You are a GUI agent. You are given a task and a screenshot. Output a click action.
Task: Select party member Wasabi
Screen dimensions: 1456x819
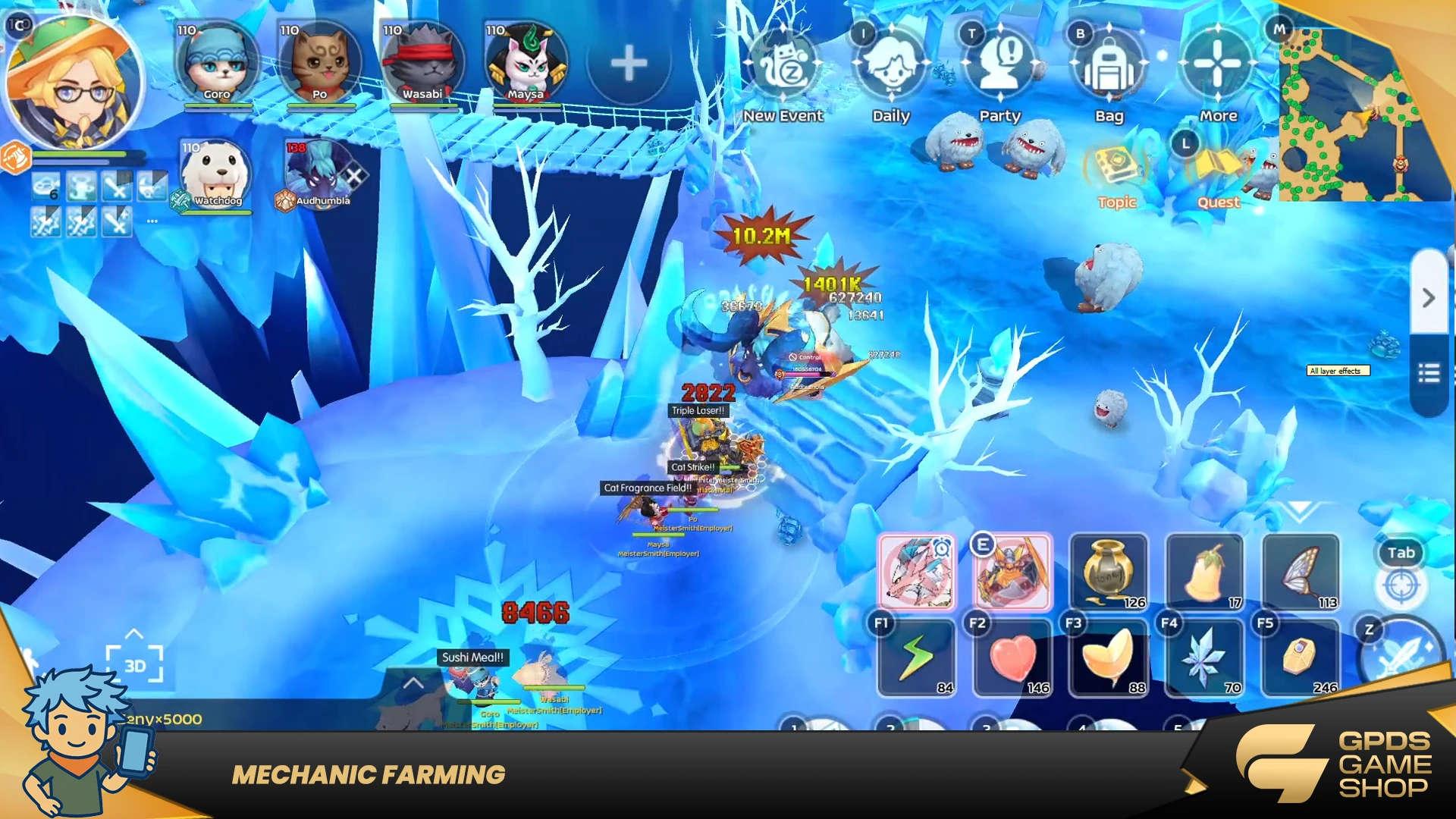pyautogui.click(x=423, y=64)
